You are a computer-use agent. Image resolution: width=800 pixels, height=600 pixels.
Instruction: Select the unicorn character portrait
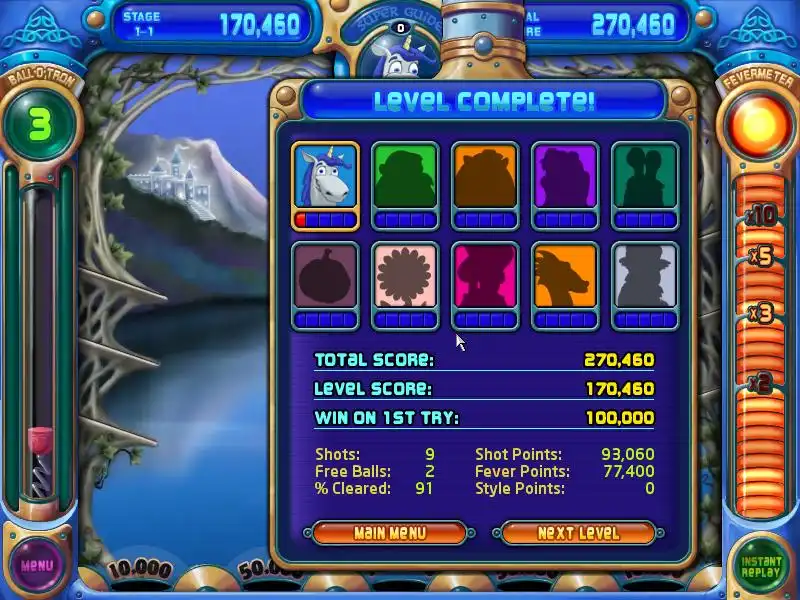[x=325, y=176]
